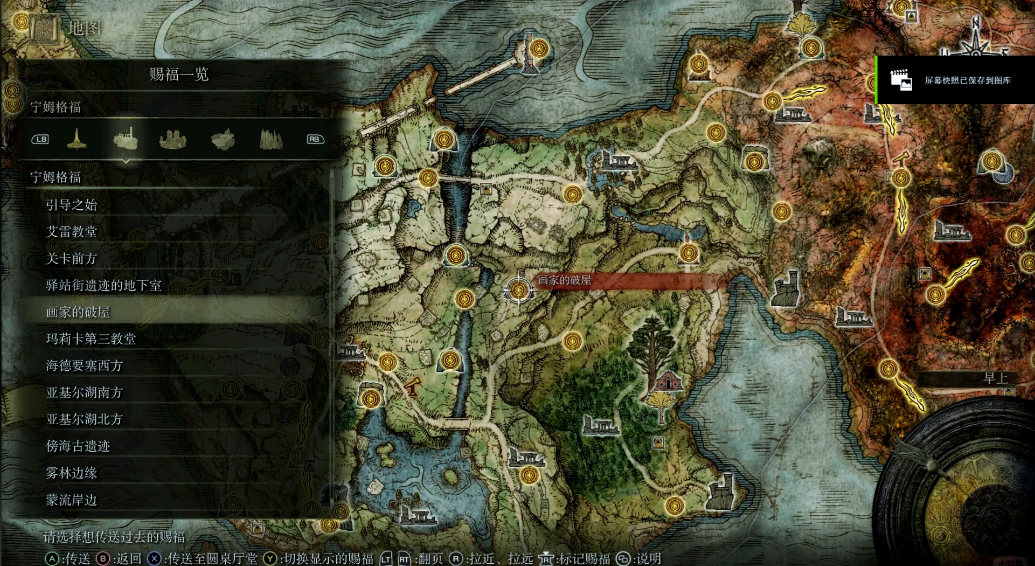The image size is (1035, 566).
Task: Click 亚基尔湖南方 in the grace list
Action: tap(85, 393)
